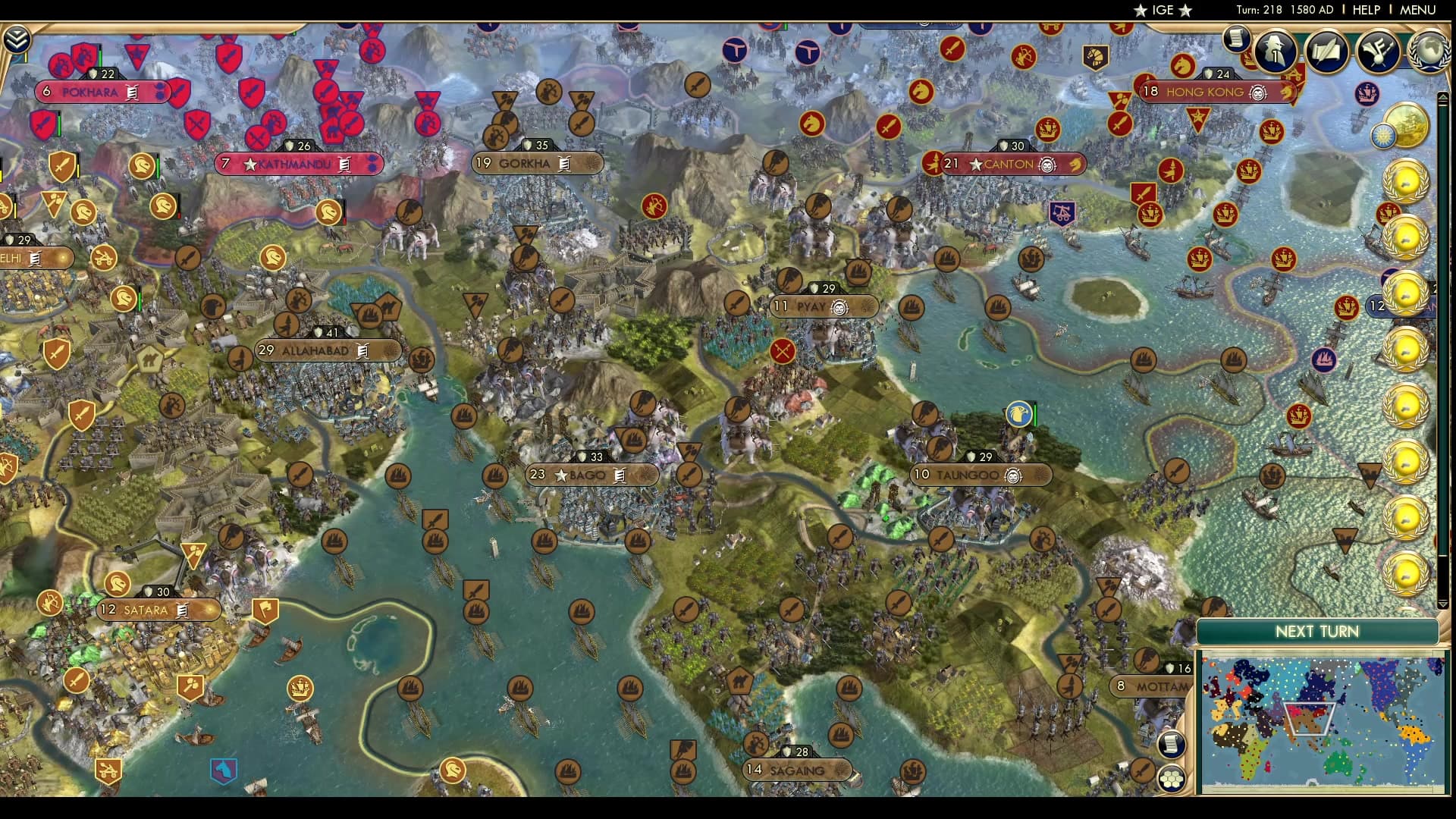The image size is (1456, 819).
Task: Select the blue eagle unit icon near Taungoo
Action: pyautogui.click(x=1018, y=416)
